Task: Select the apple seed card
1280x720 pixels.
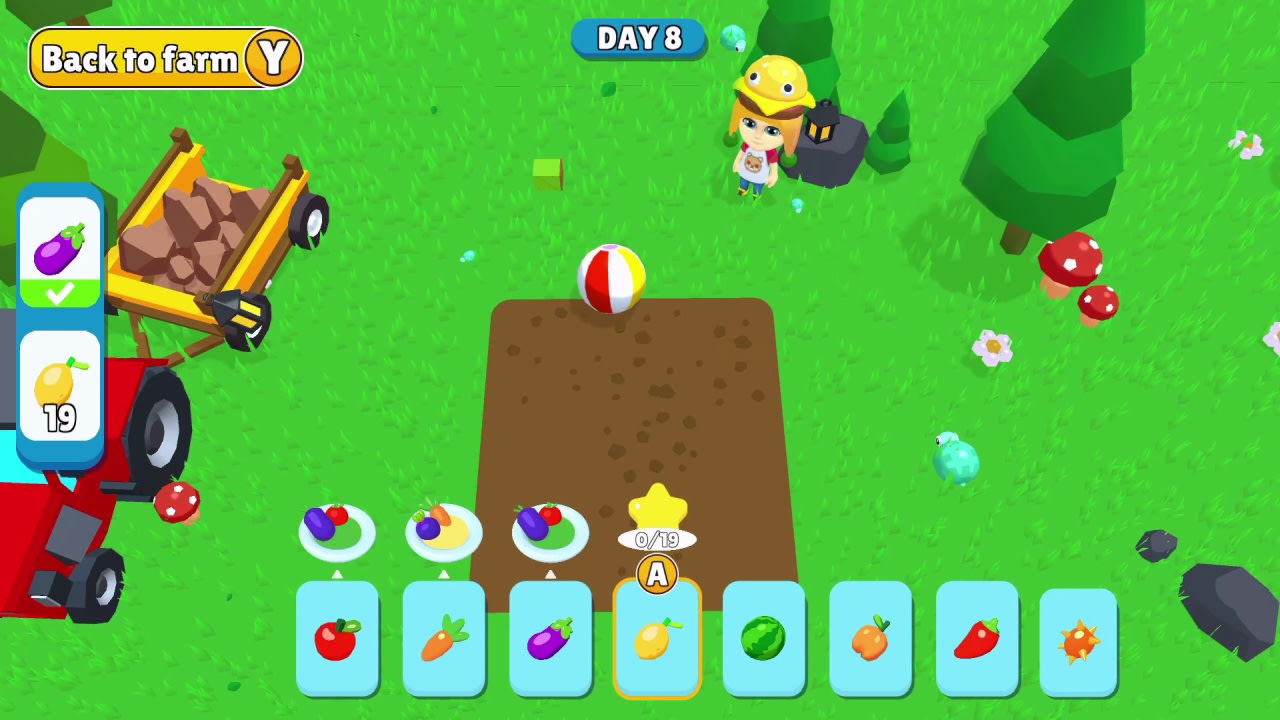Action: point(337,640)
